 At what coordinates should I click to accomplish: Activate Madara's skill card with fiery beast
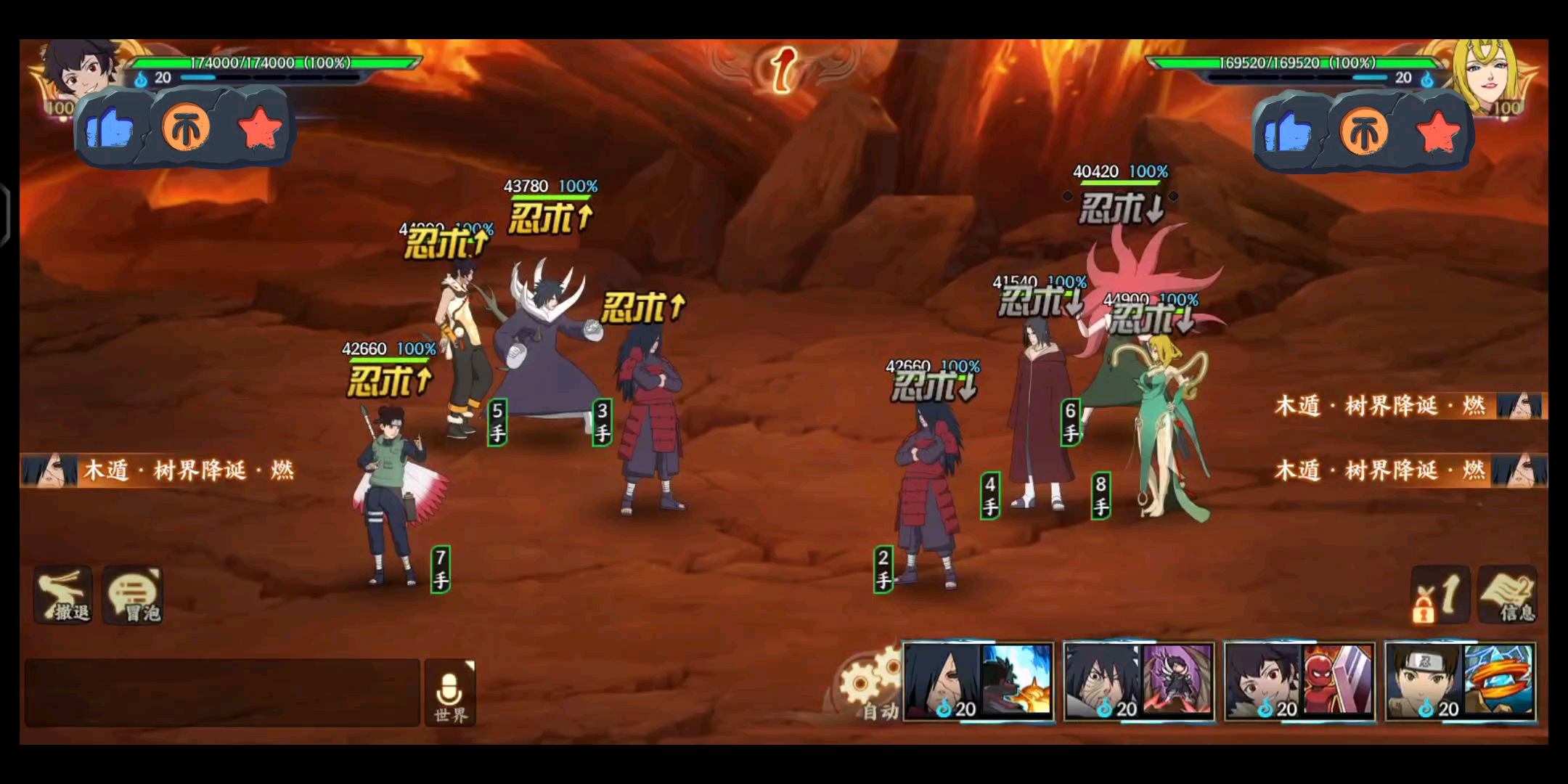978,681
